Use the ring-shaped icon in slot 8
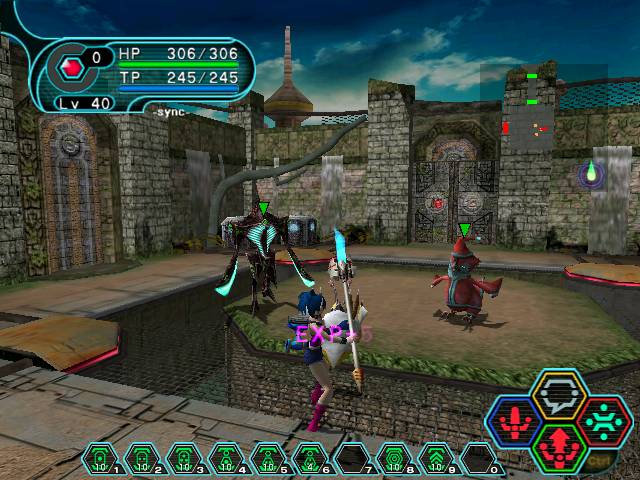The image size is (640, 480). pos(395,458)
